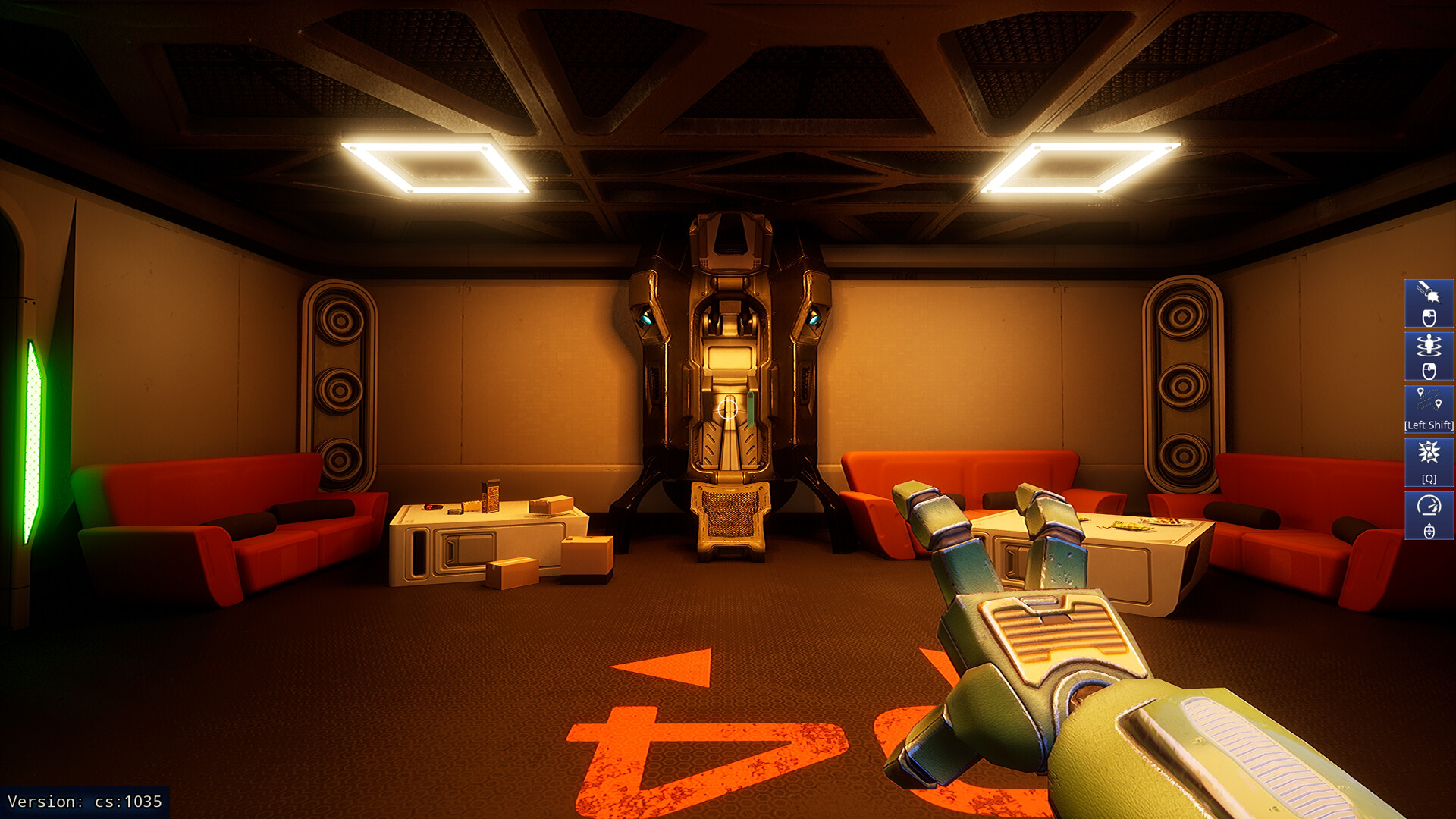Click the hourglass burst ability icon above [Q]

pos(1428,450)
